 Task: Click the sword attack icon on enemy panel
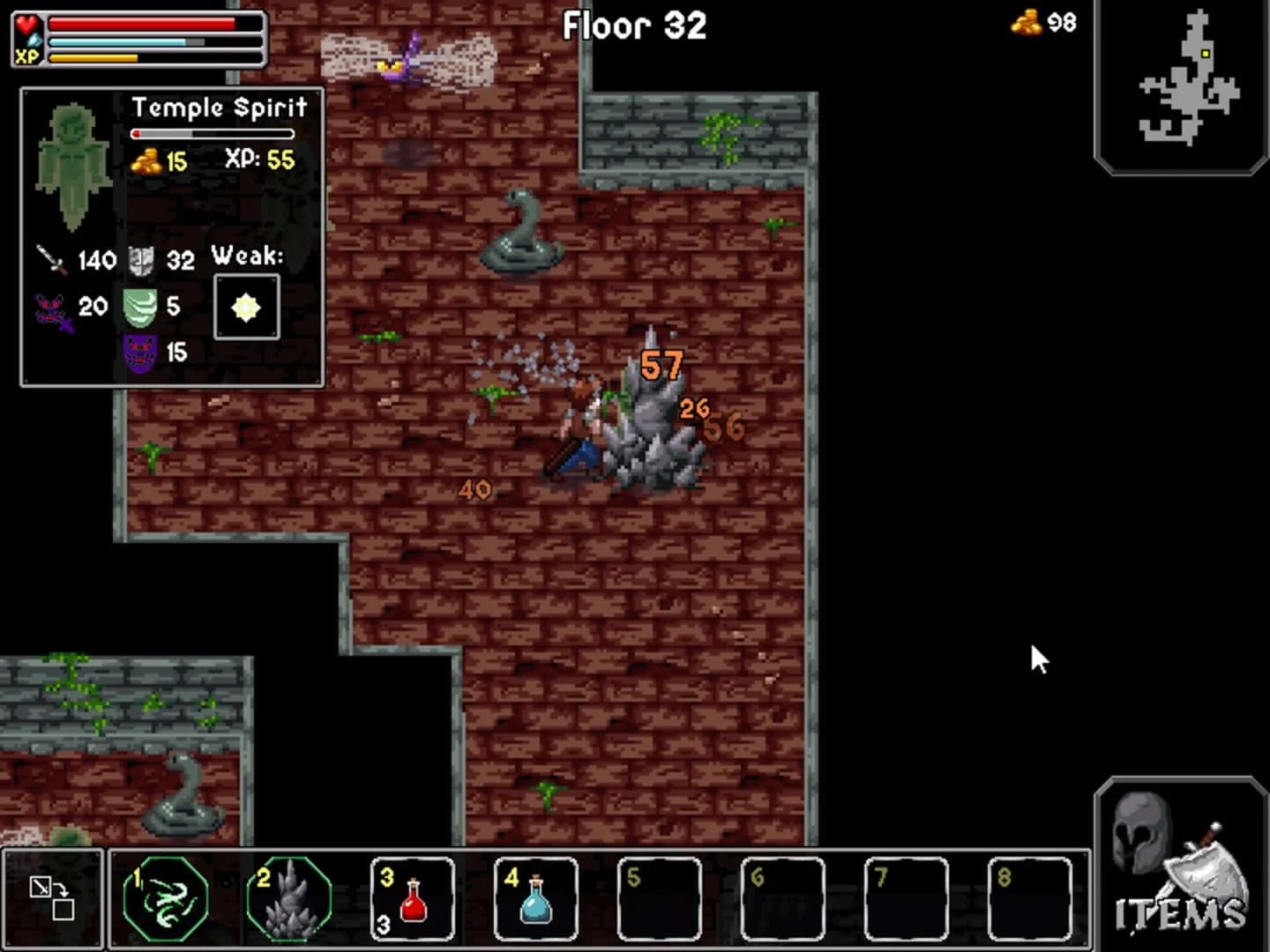[50, 260]
